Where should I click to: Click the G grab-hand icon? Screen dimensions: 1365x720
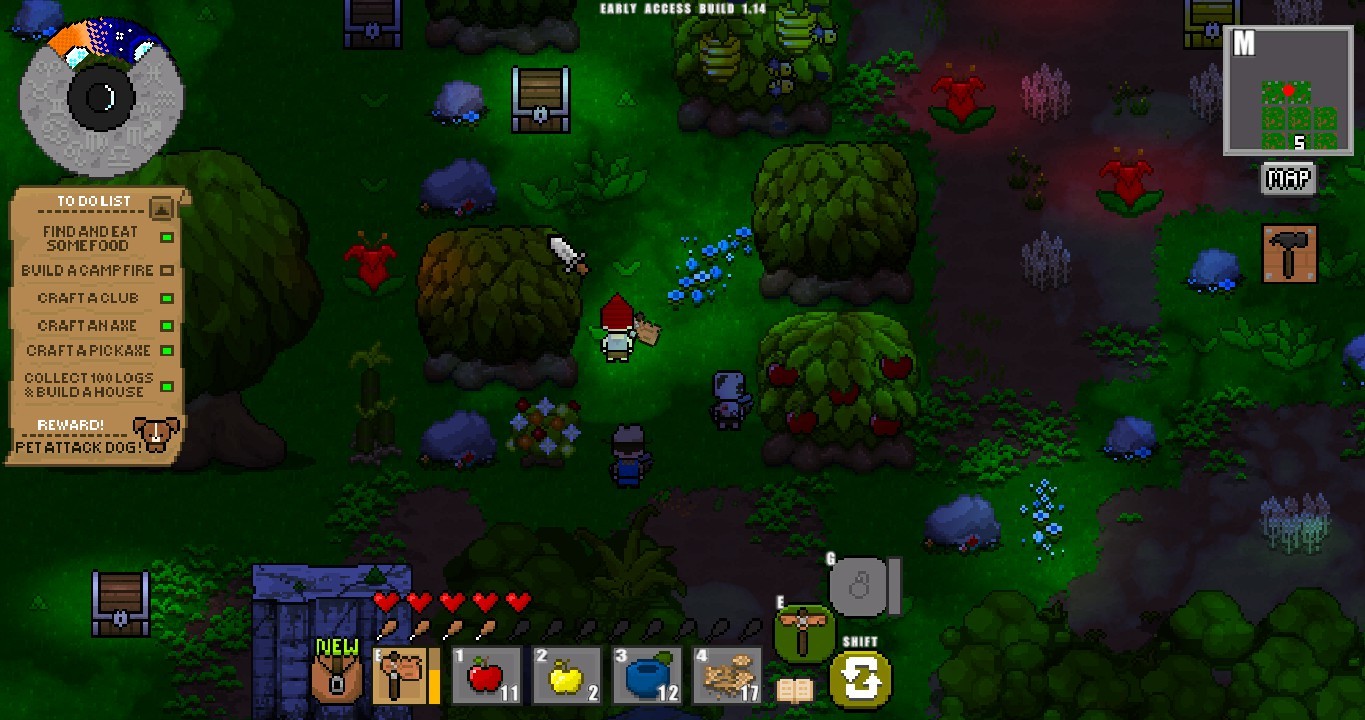(x=859, y=585)
